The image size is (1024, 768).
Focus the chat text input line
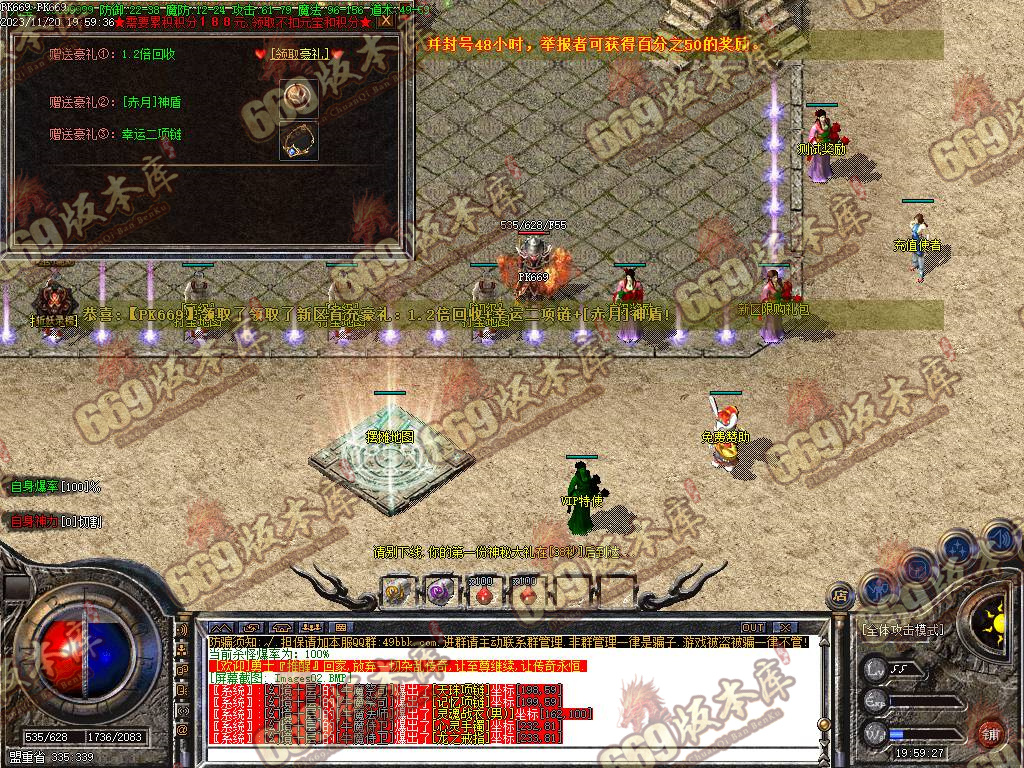pos(500,753)
